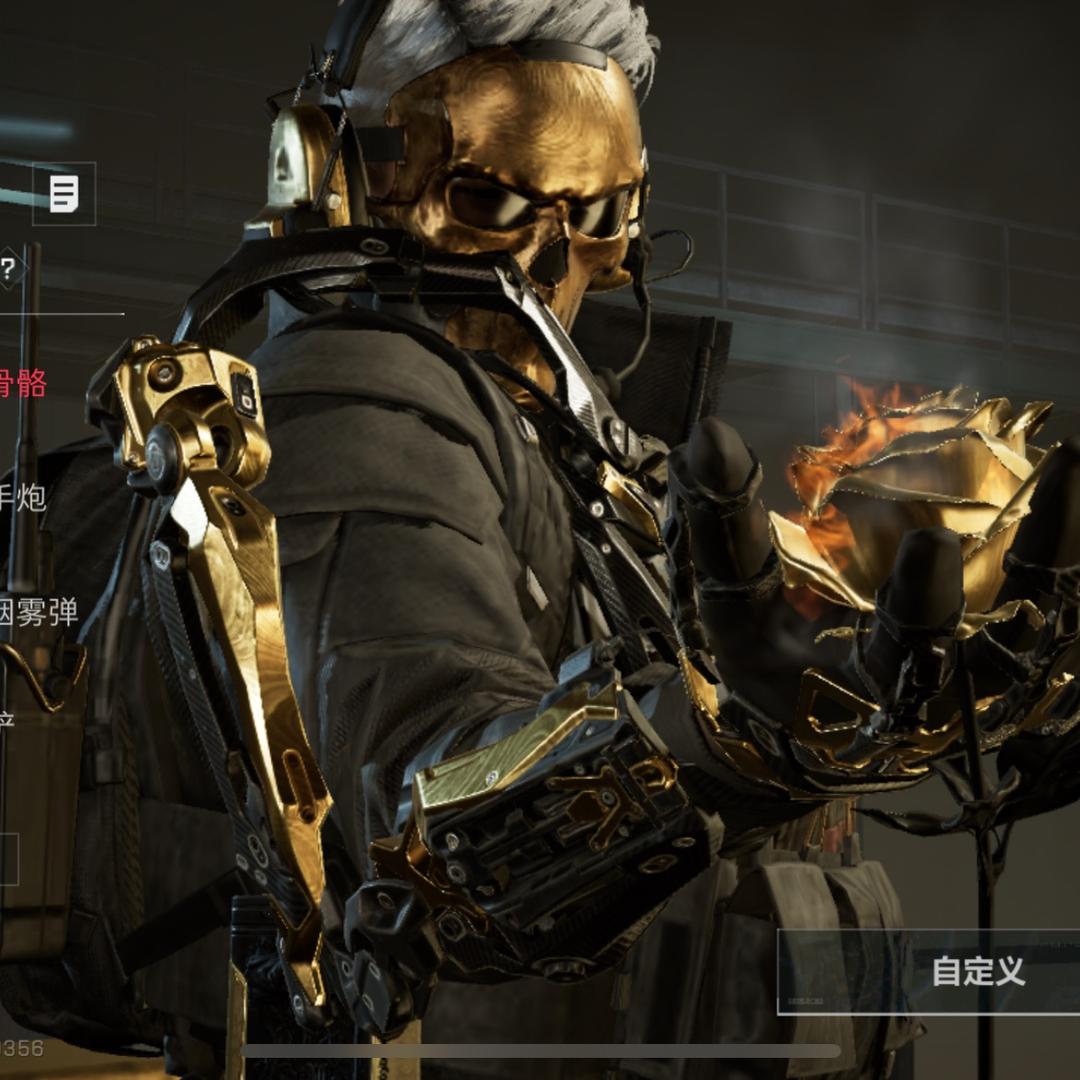Click the document notes icon
Screen dimensions: 1080x1080
pyautogui.click(x=65, y=193)
